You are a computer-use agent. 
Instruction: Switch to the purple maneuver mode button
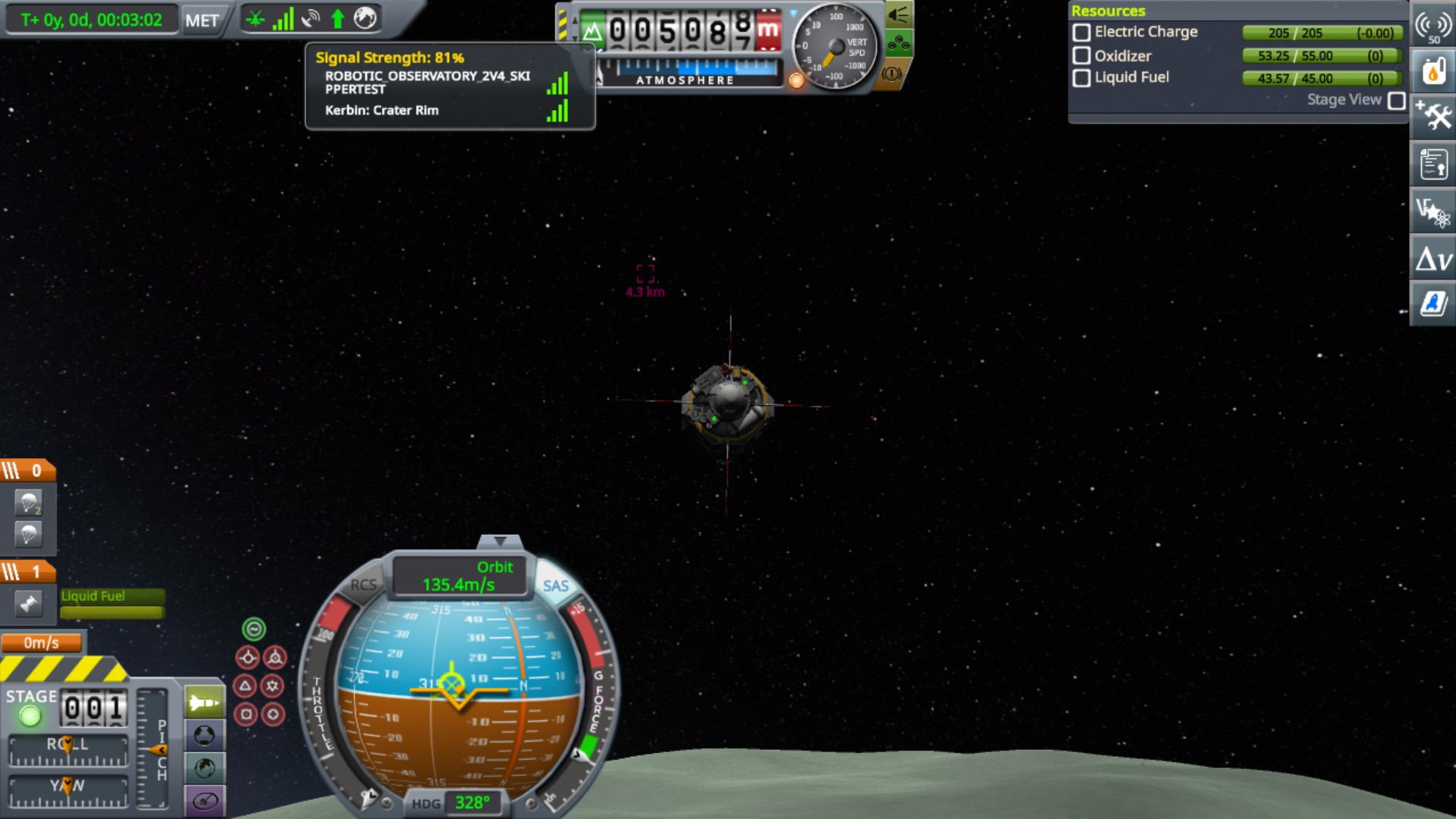[x=205, y=801]
